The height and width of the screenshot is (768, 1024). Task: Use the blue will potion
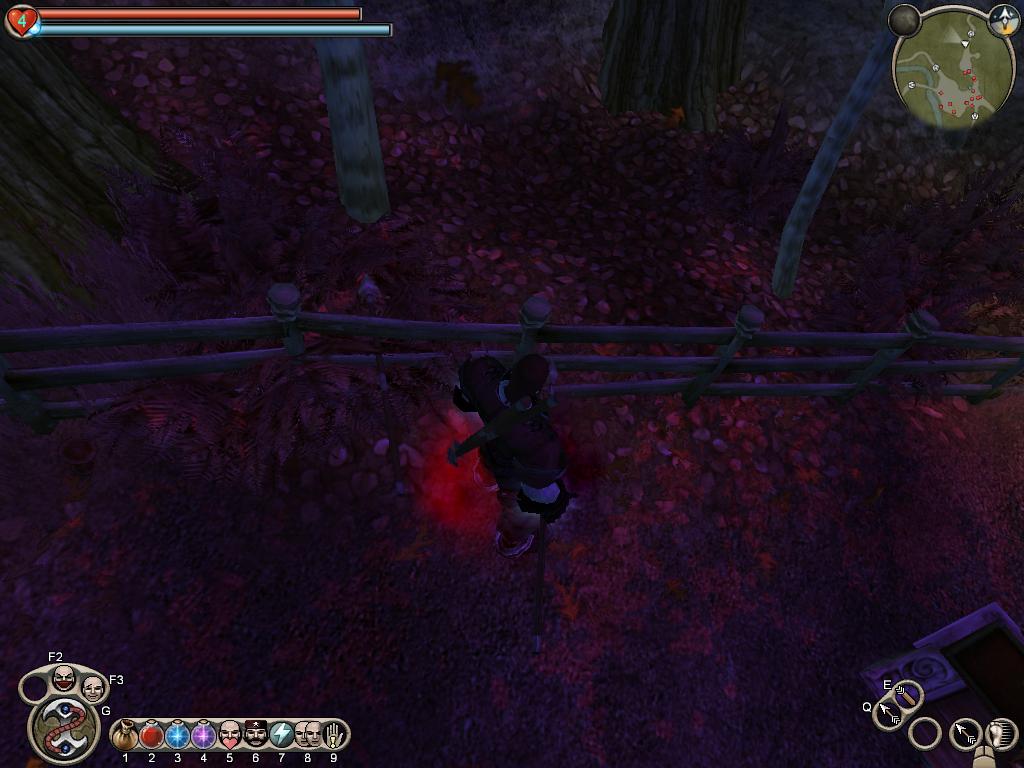[x=178, y=736]
